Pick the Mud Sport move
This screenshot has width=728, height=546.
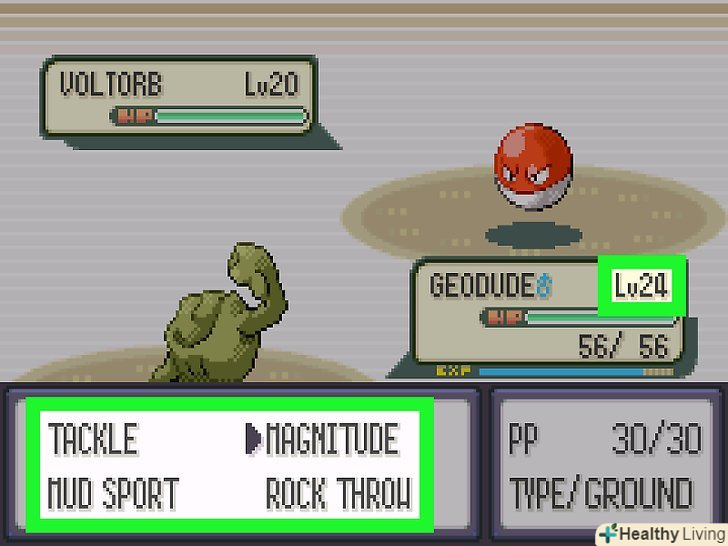[x=114, y=494]
